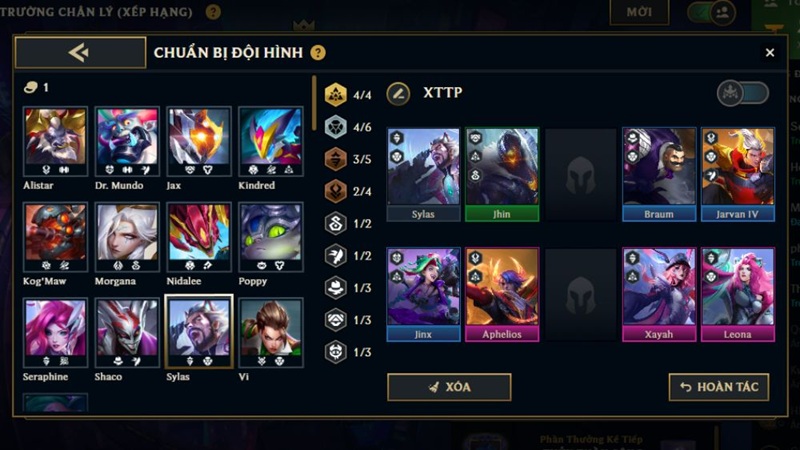Edit the XTTP team name
The image size is (800, 450).
coord(398,94)
